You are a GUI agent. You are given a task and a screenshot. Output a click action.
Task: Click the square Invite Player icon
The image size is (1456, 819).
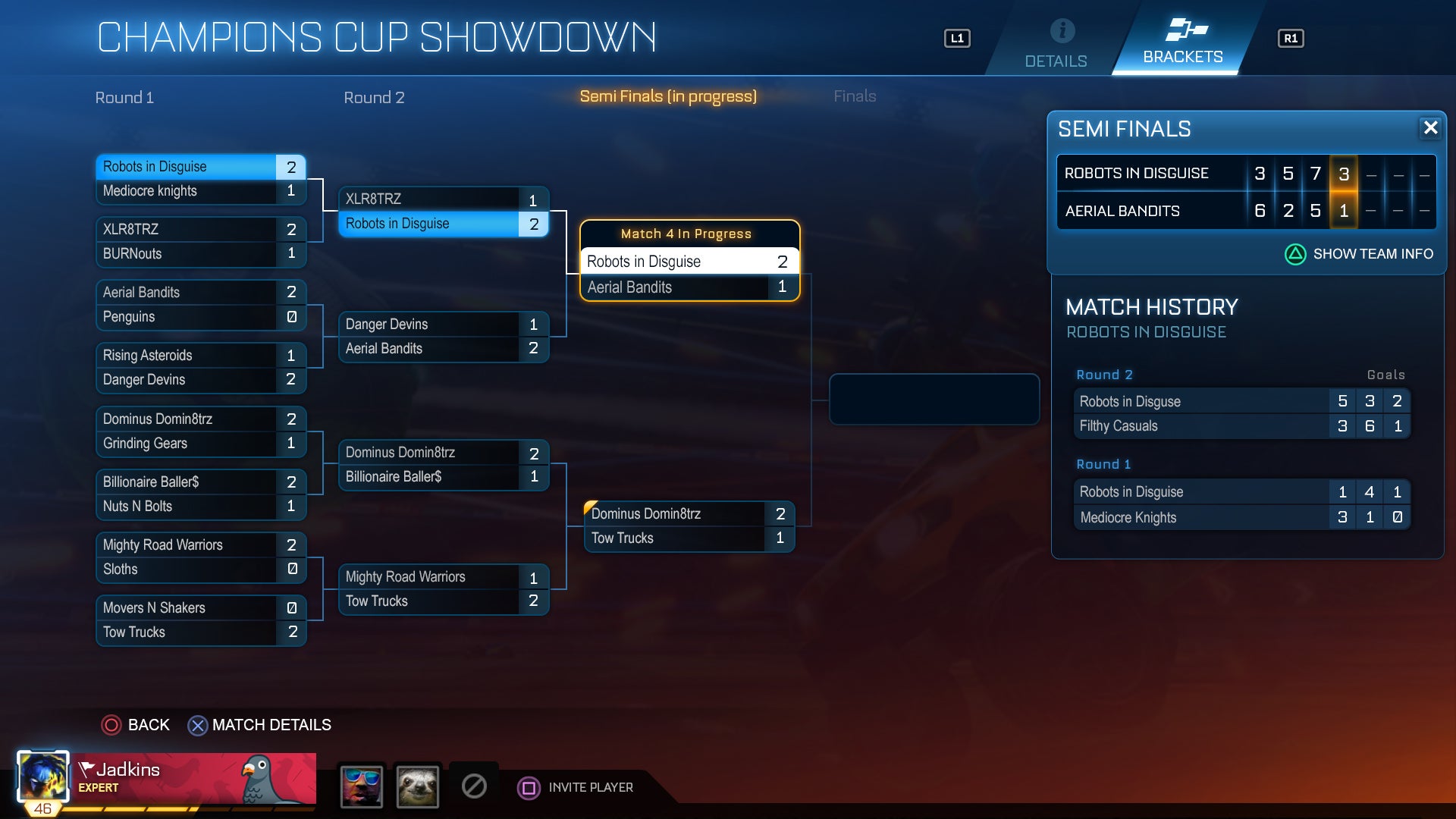point(528,789)
